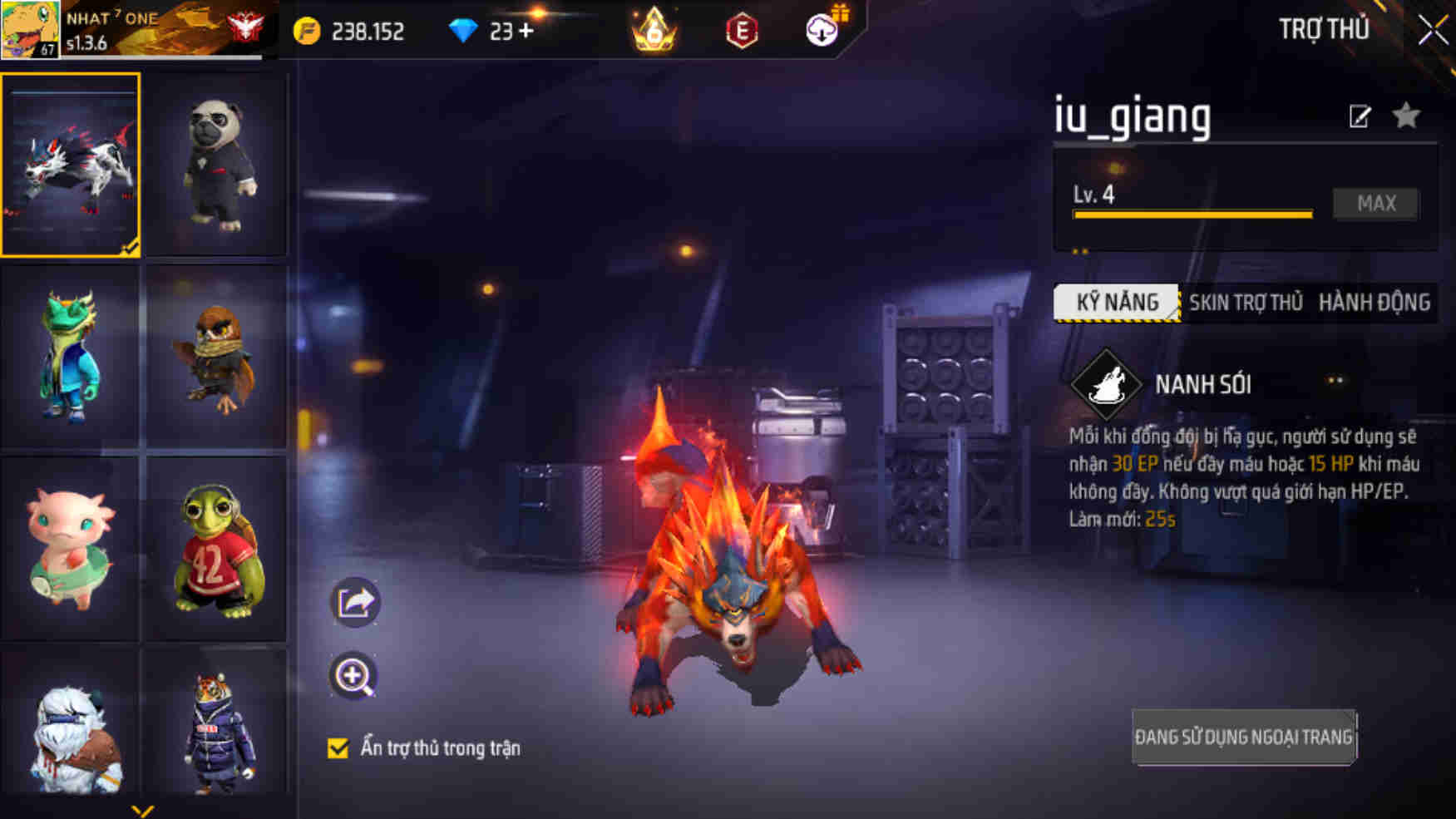Switch to the SKIN TRỢ THỦ tab
This screenshot has width=1456, height=819.
click(1246, 303)
